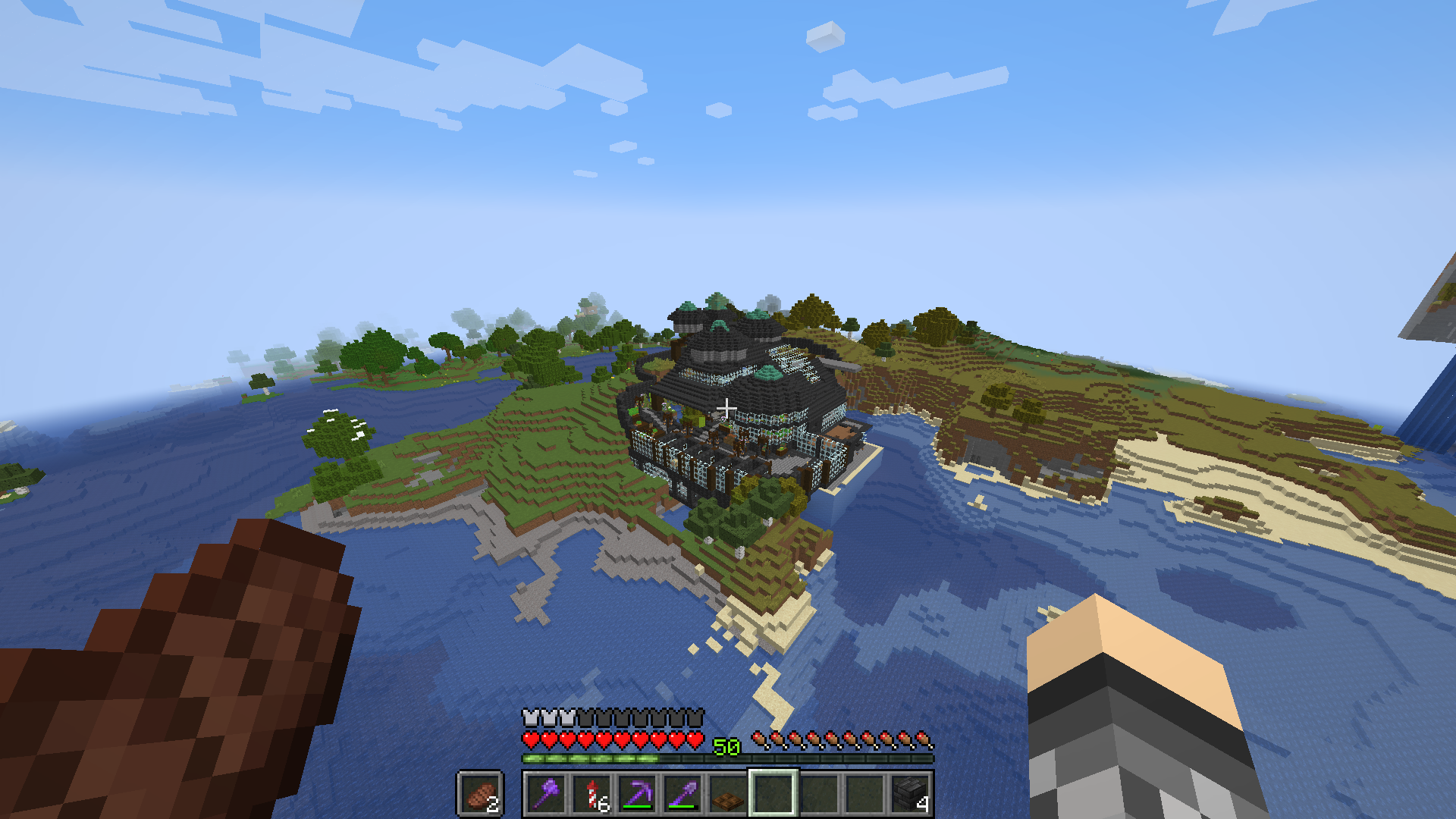Screen dimensions: 1456x819
Task: Click the crosshair at screen center
Action: (728, 408)
